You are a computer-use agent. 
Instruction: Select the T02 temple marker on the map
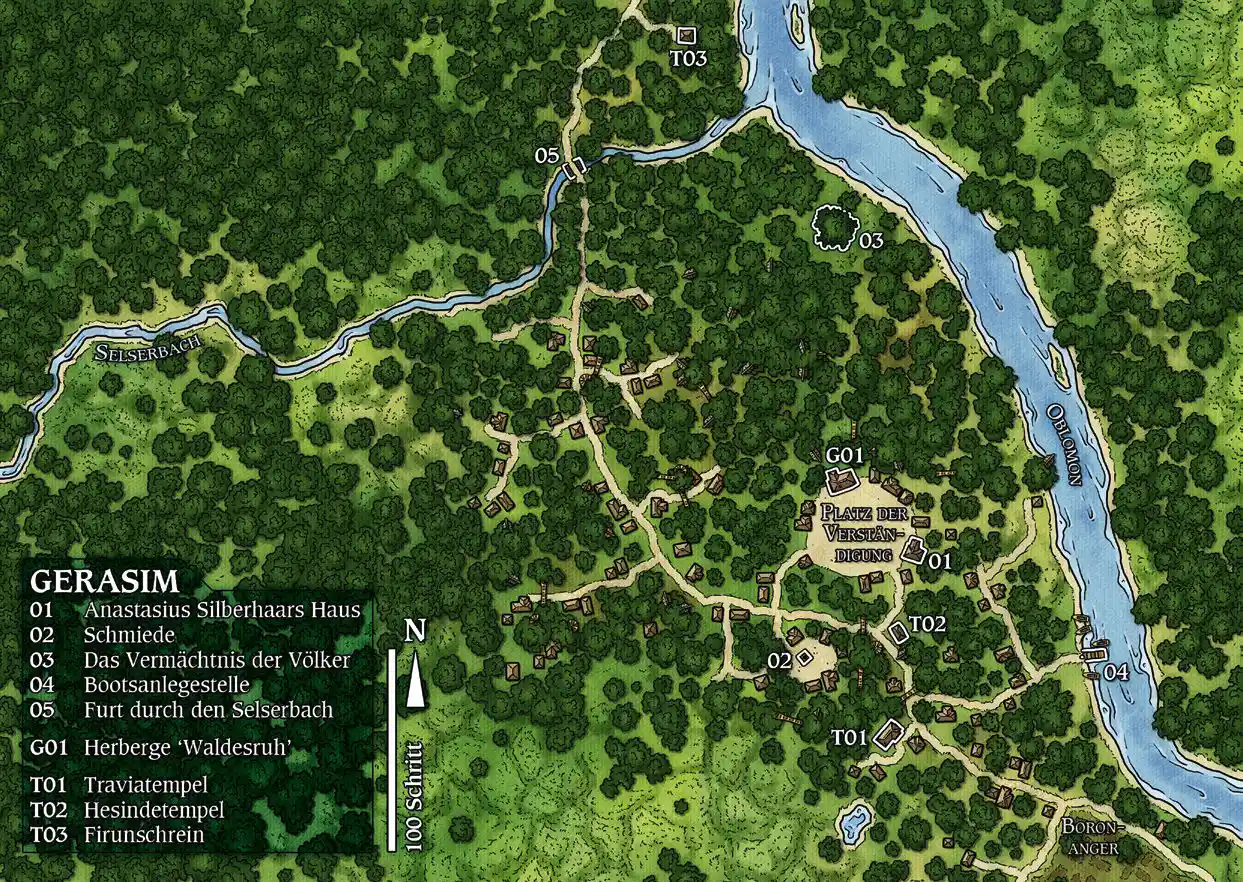[898, 632]
